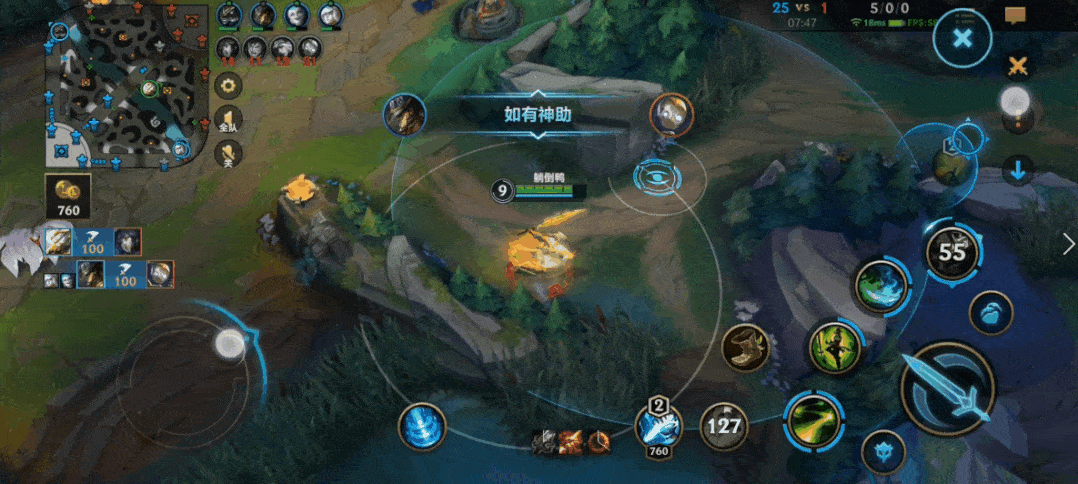
Task: Tap the summoner spell on 127 cooldown
Action: (x=723, y=427)
